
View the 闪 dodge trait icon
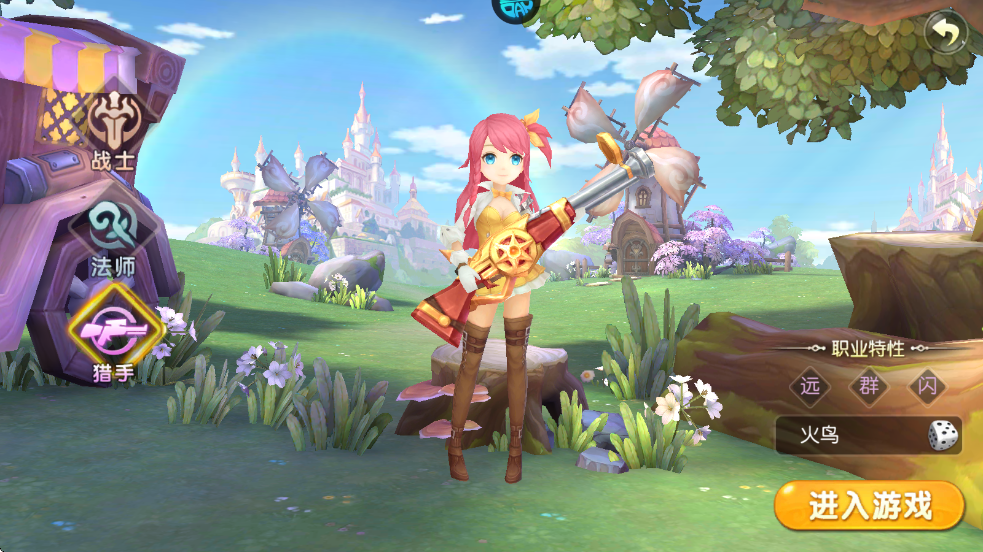point(928,387)
